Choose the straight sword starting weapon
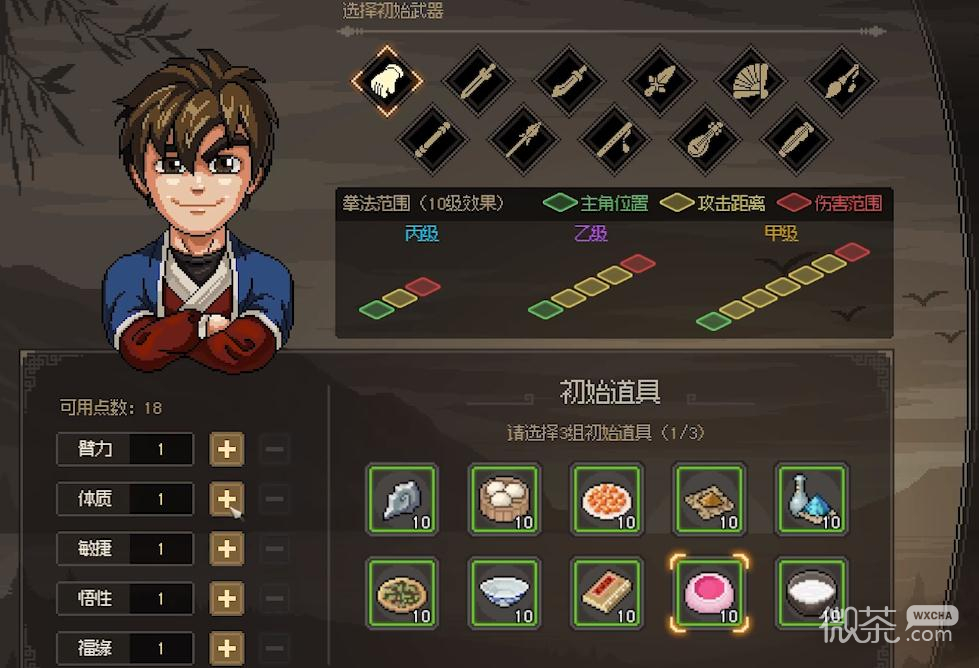 coord(478,81)
